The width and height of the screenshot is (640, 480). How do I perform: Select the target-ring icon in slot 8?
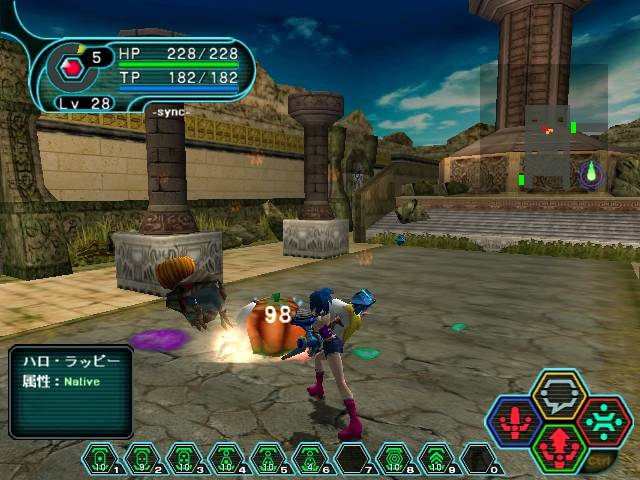pos(394,460)
